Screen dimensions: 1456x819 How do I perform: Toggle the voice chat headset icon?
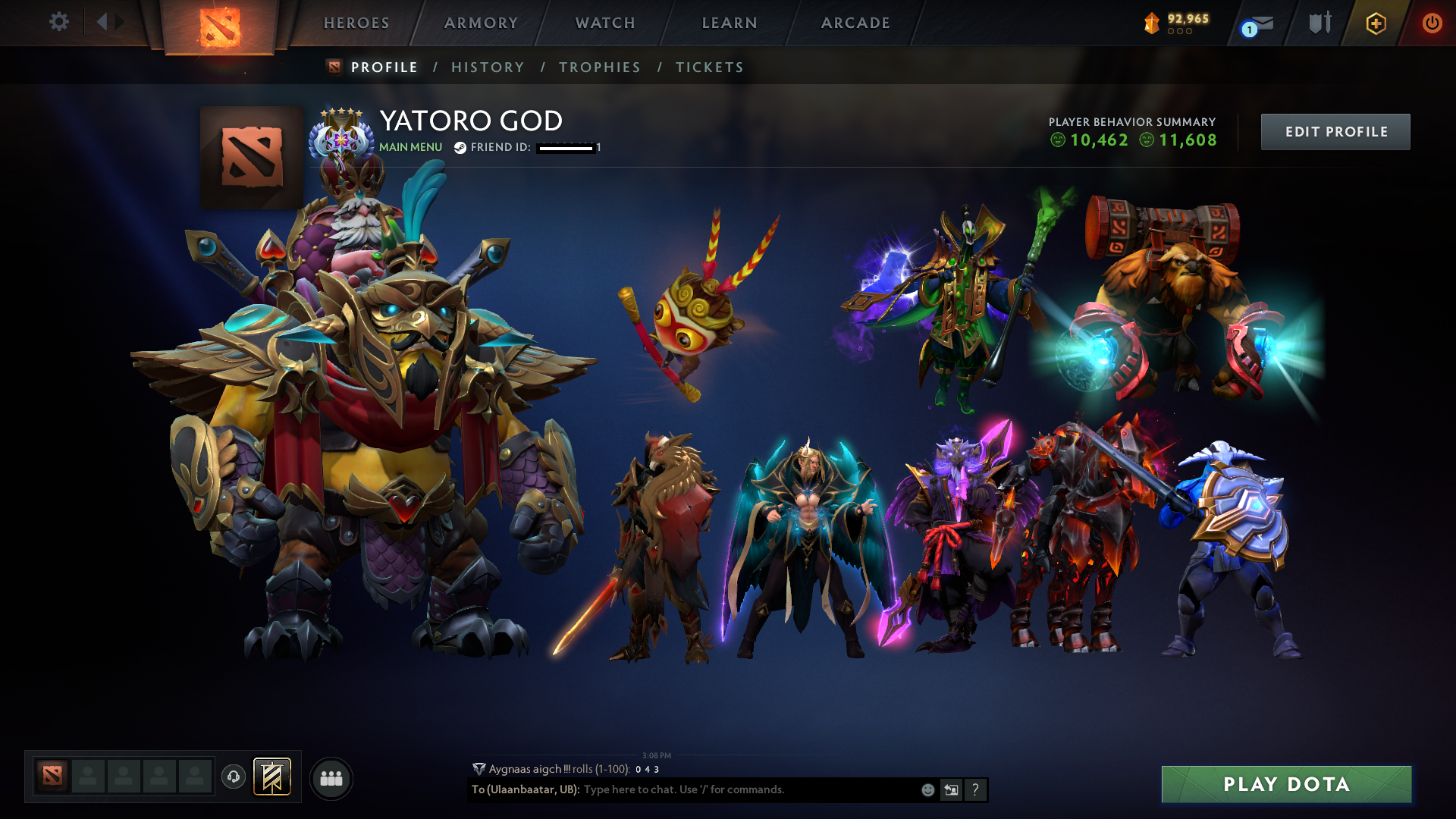(x=233, y=777)
